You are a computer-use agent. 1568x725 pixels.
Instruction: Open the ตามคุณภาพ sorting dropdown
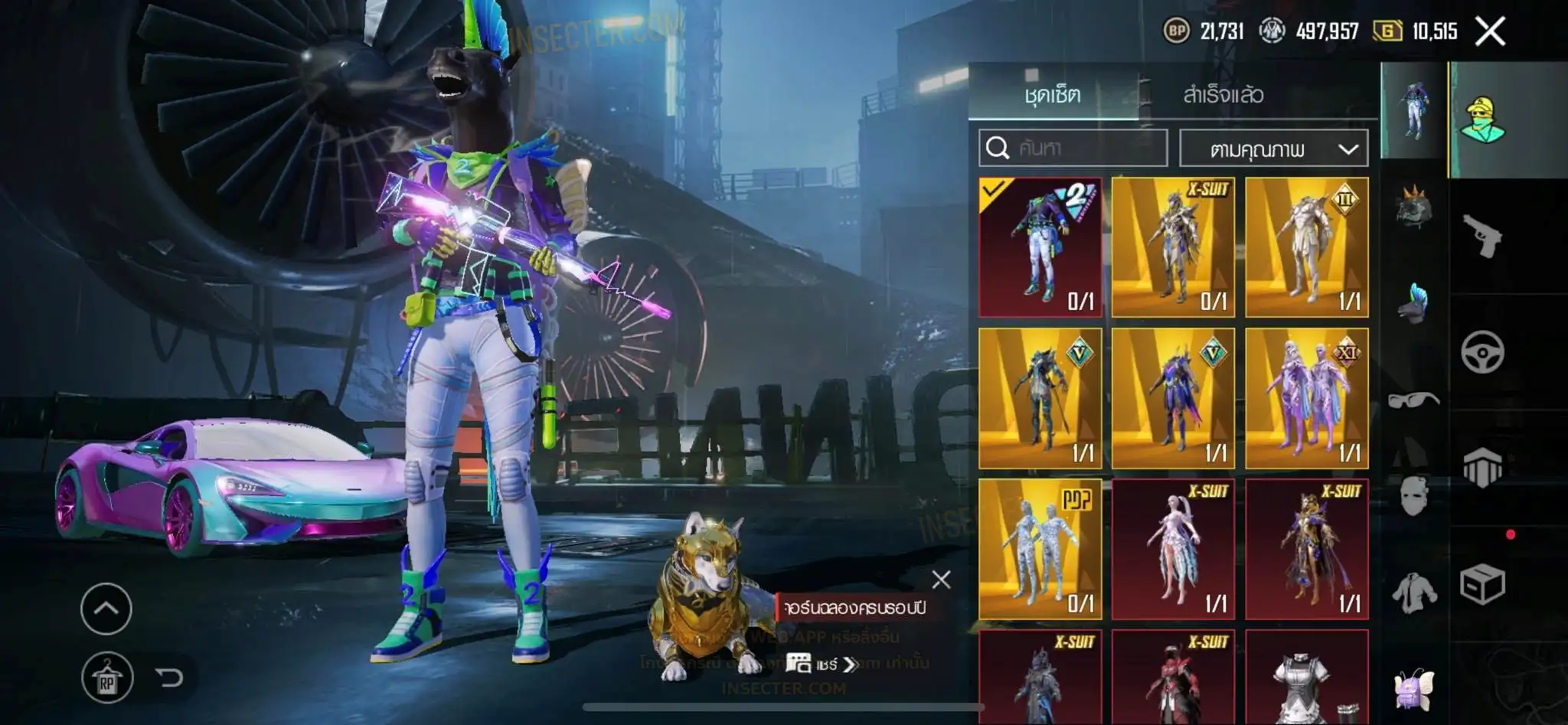[x=1273, y=149]
